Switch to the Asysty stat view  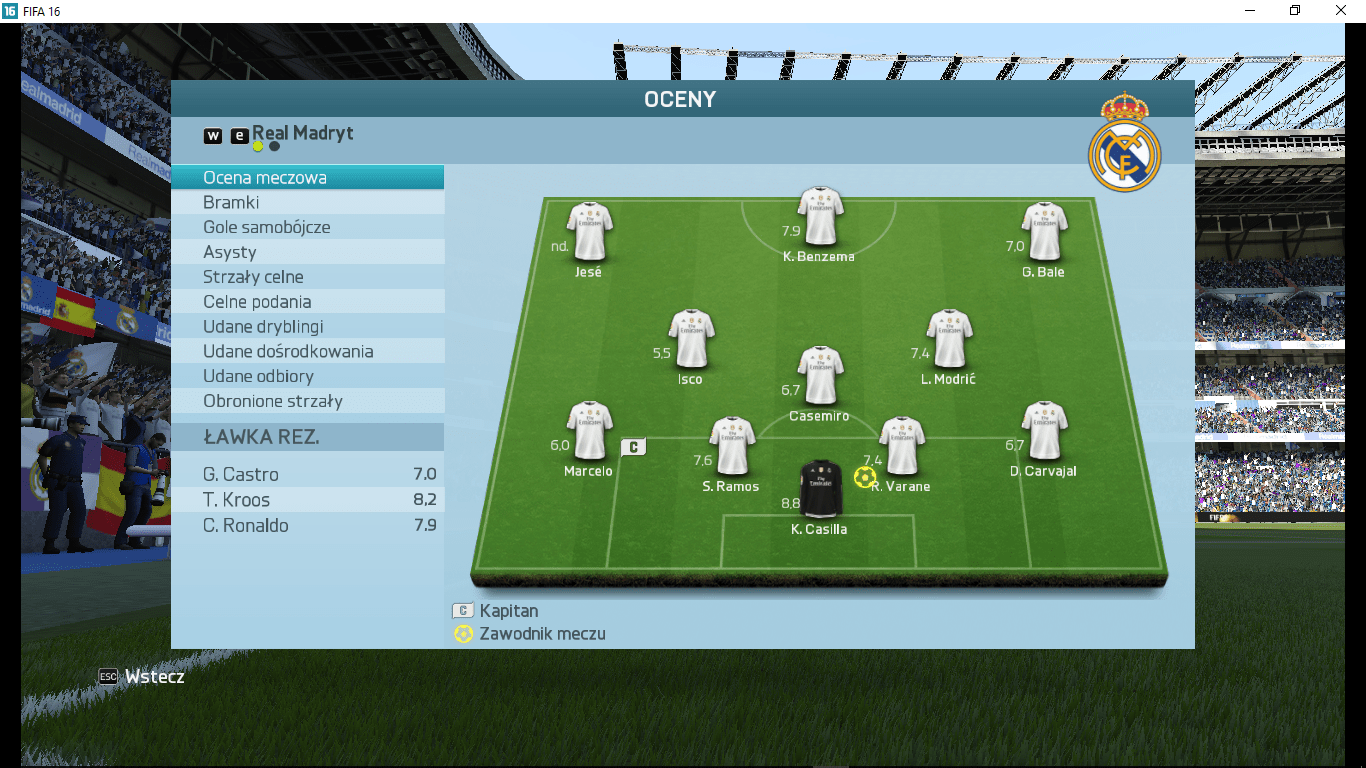(x=307, y=252)
